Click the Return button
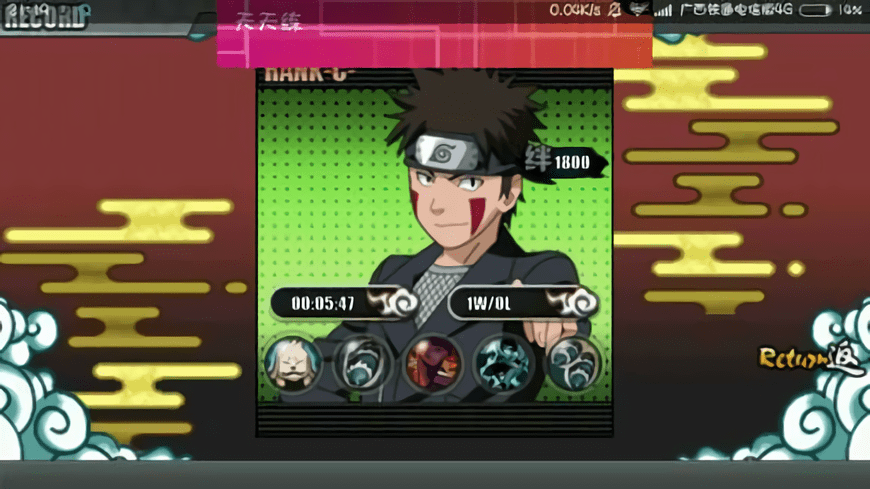870x489 pixels. pos(797,358)
